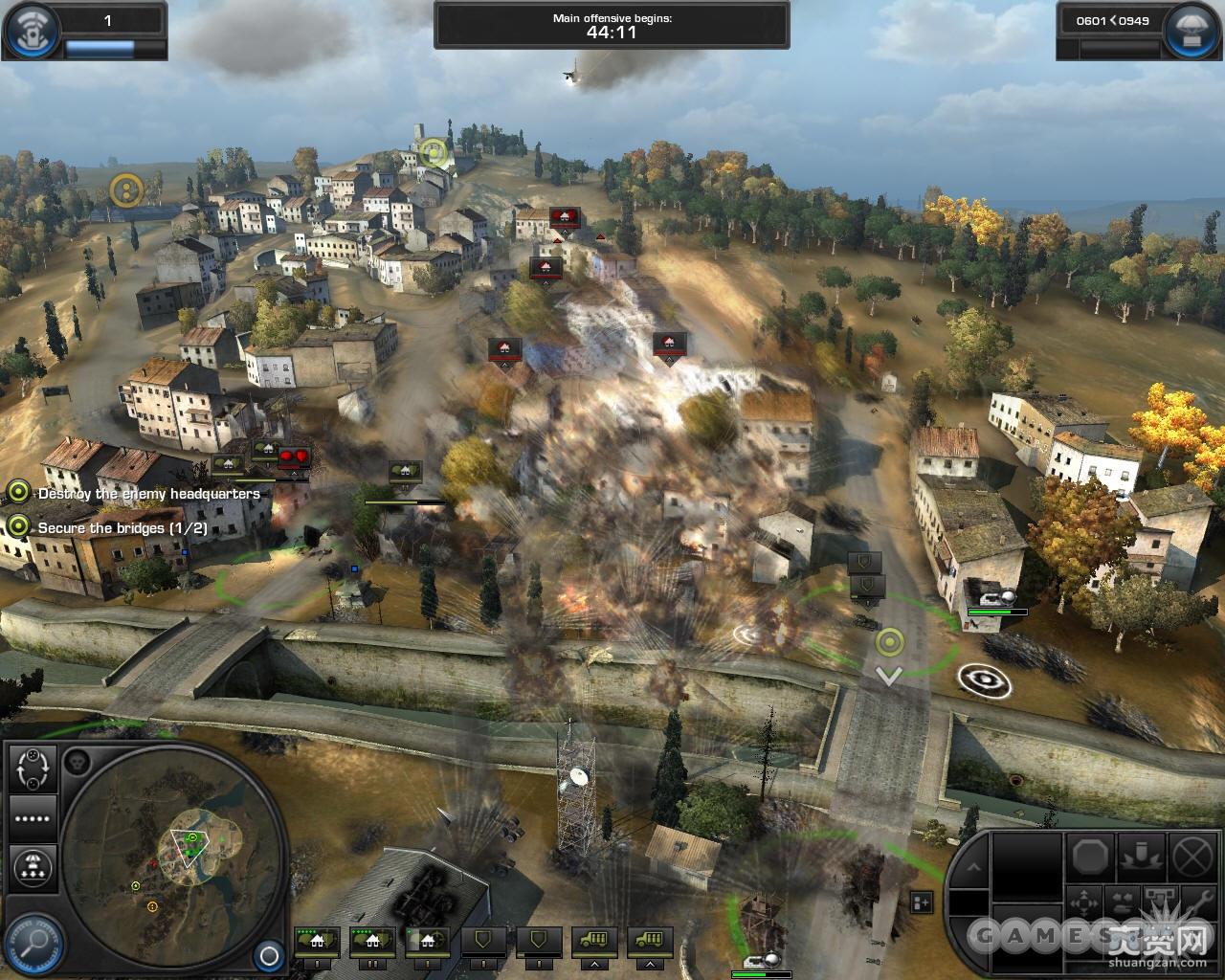Select the tank attack-move icon
The width and height of the screenshot is (1225, 980).
pos(1122,900)
